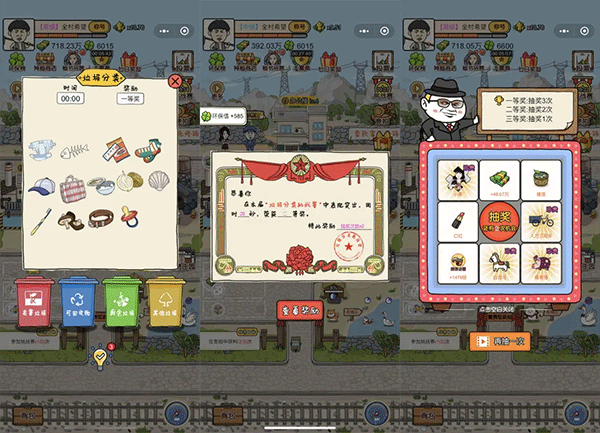Choose the blue recyclables bin
Image resolution: width=600 pixels, height=433 pixels.
tap(78, 298)
